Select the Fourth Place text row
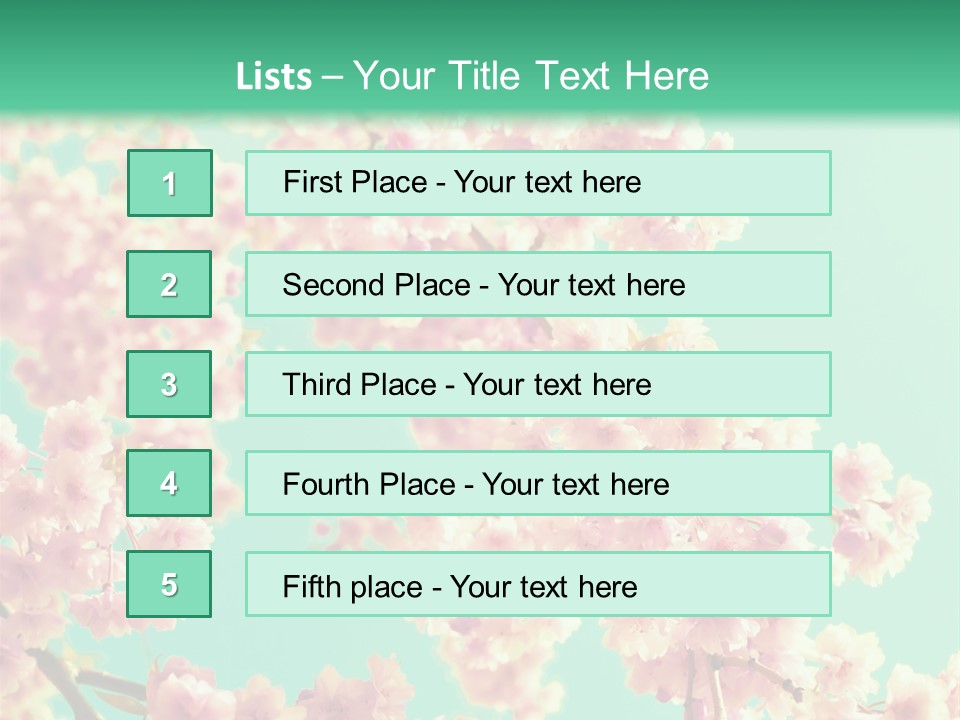 (538, 484)
